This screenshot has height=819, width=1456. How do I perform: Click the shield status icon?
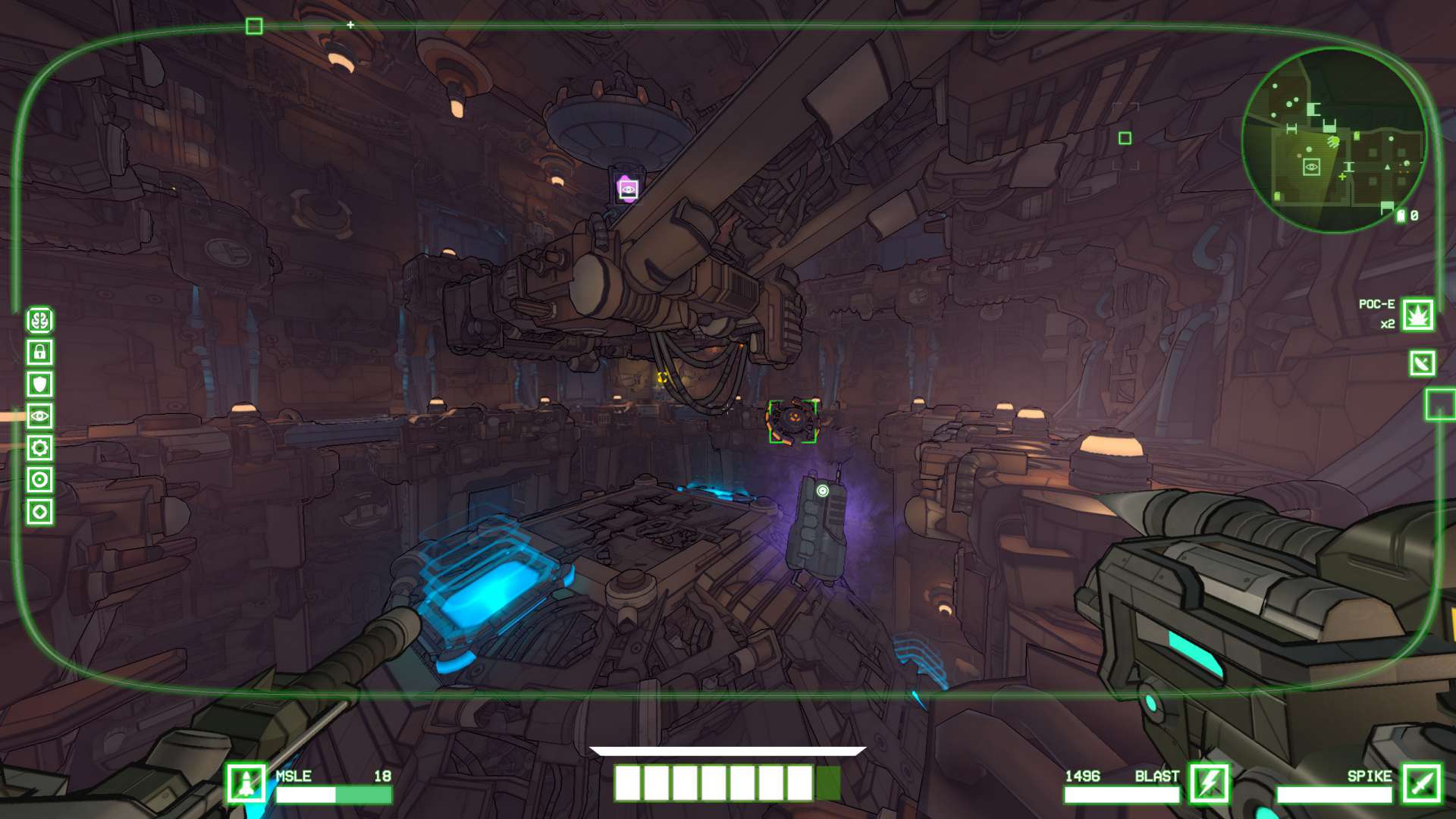pyautogui.click(x=40, y=384)
